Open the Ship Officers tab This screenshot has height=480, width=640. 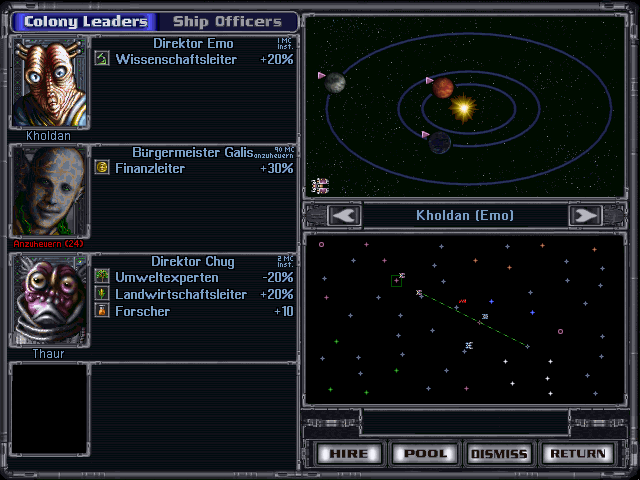227,21
